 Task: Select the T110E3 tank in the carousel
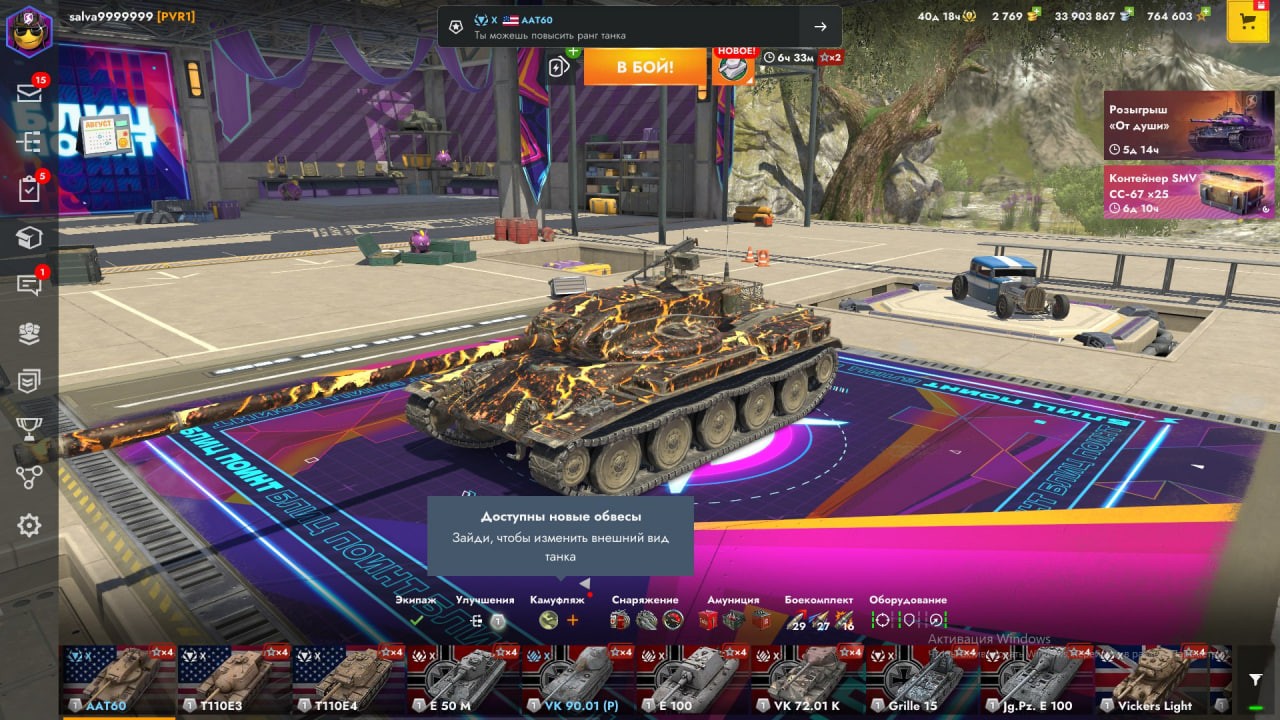tap(234, 680)
